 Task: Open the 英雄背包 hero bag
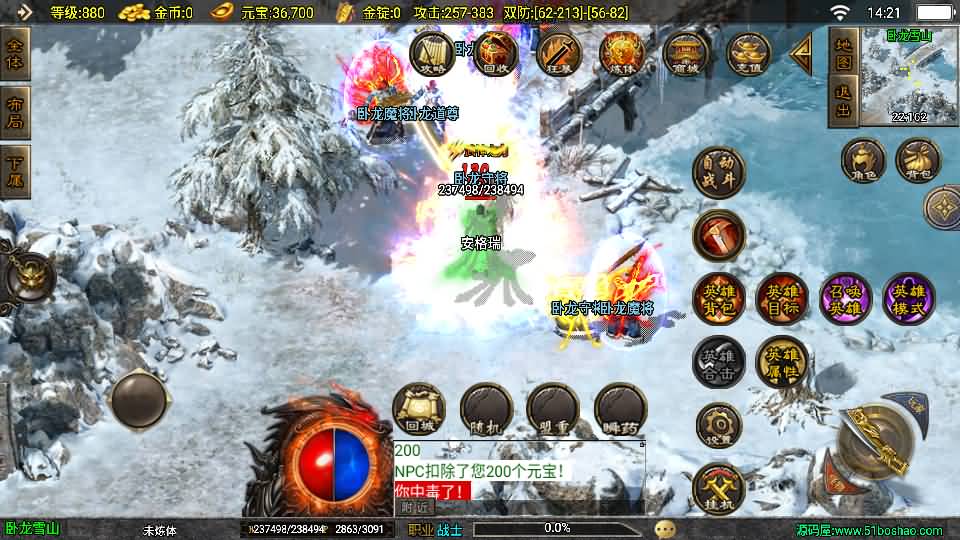[x=718, y=299]
